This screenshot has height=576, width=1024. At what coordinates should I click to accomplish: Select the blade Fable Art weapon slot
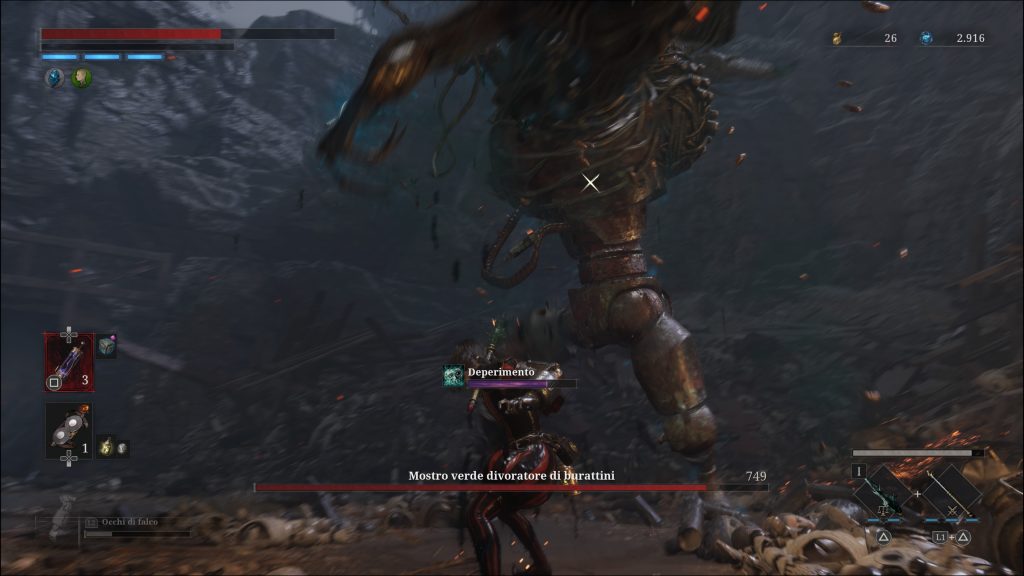[x=884, y=492]
